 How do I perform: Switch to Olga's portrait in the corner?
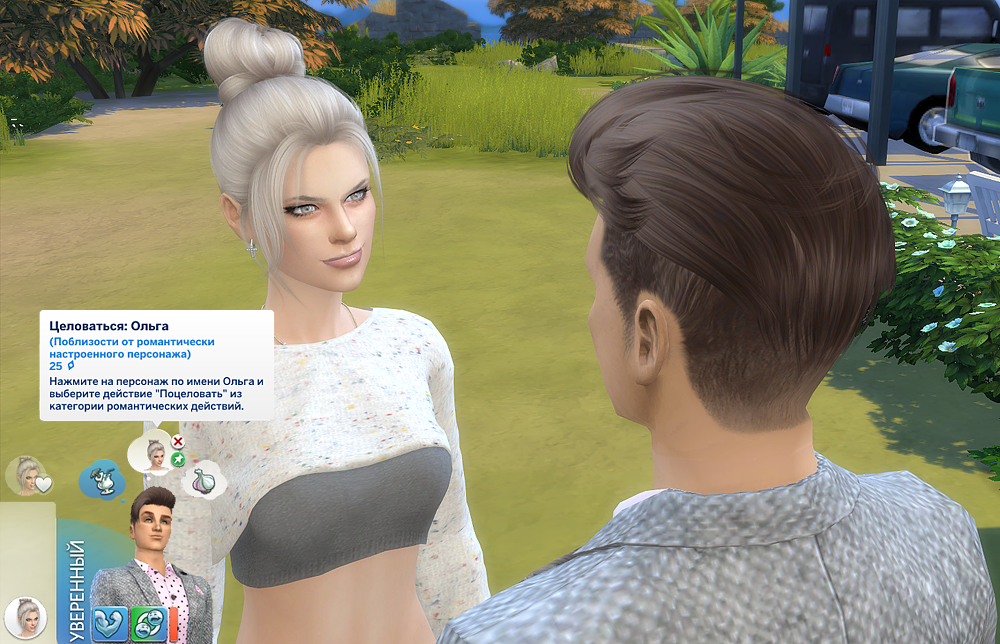[x=25, y=618]
